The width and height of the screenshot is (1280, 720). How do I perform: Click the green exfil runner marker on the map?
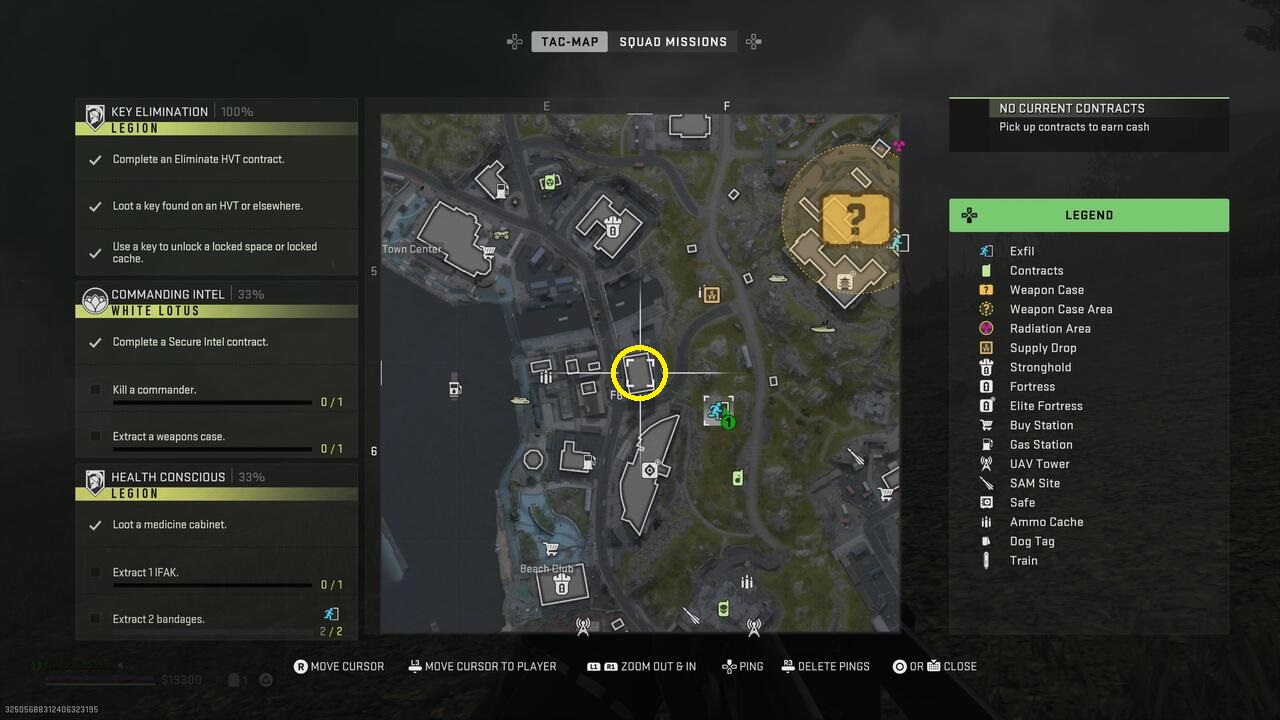(x=717, y=410)
